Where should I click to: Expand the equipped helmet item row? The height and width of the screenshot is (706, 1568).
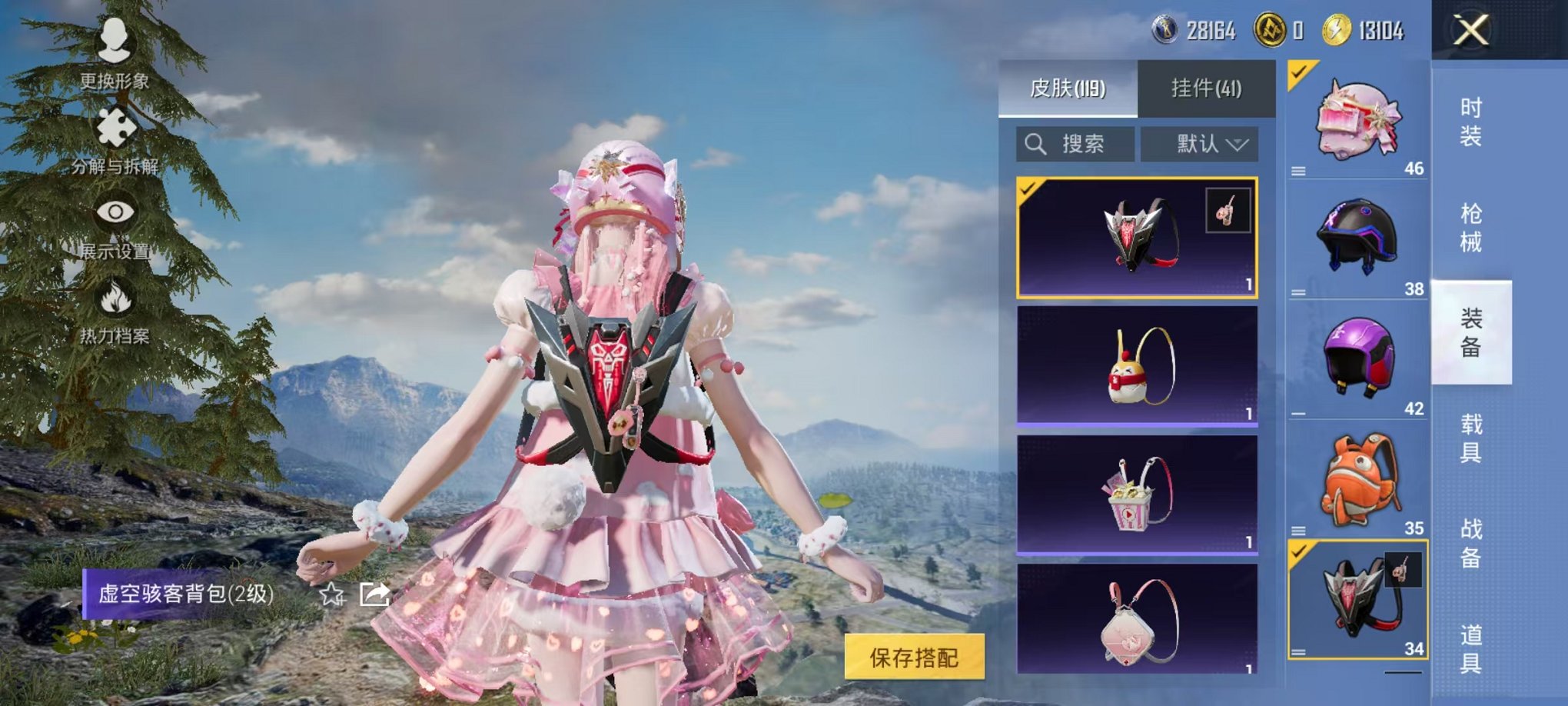(1299, 172)
